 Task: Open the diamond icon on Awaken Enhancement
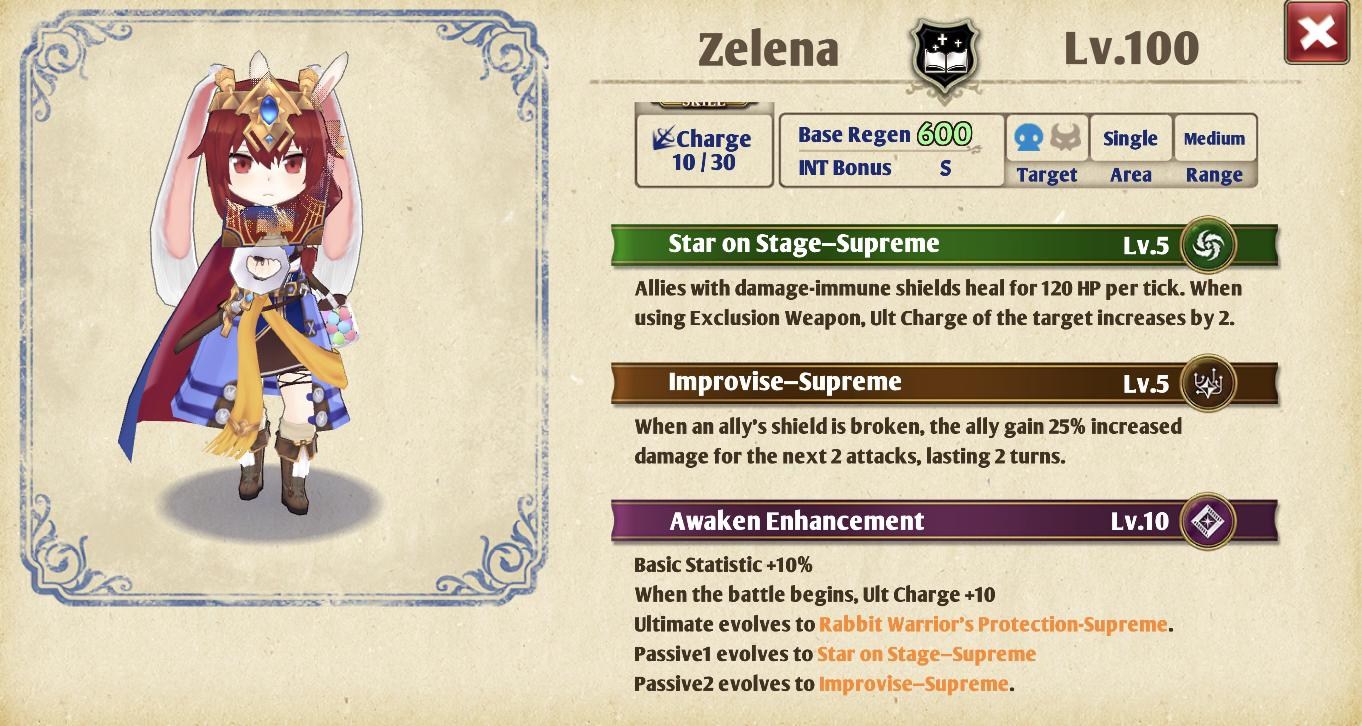[1207, 521]
